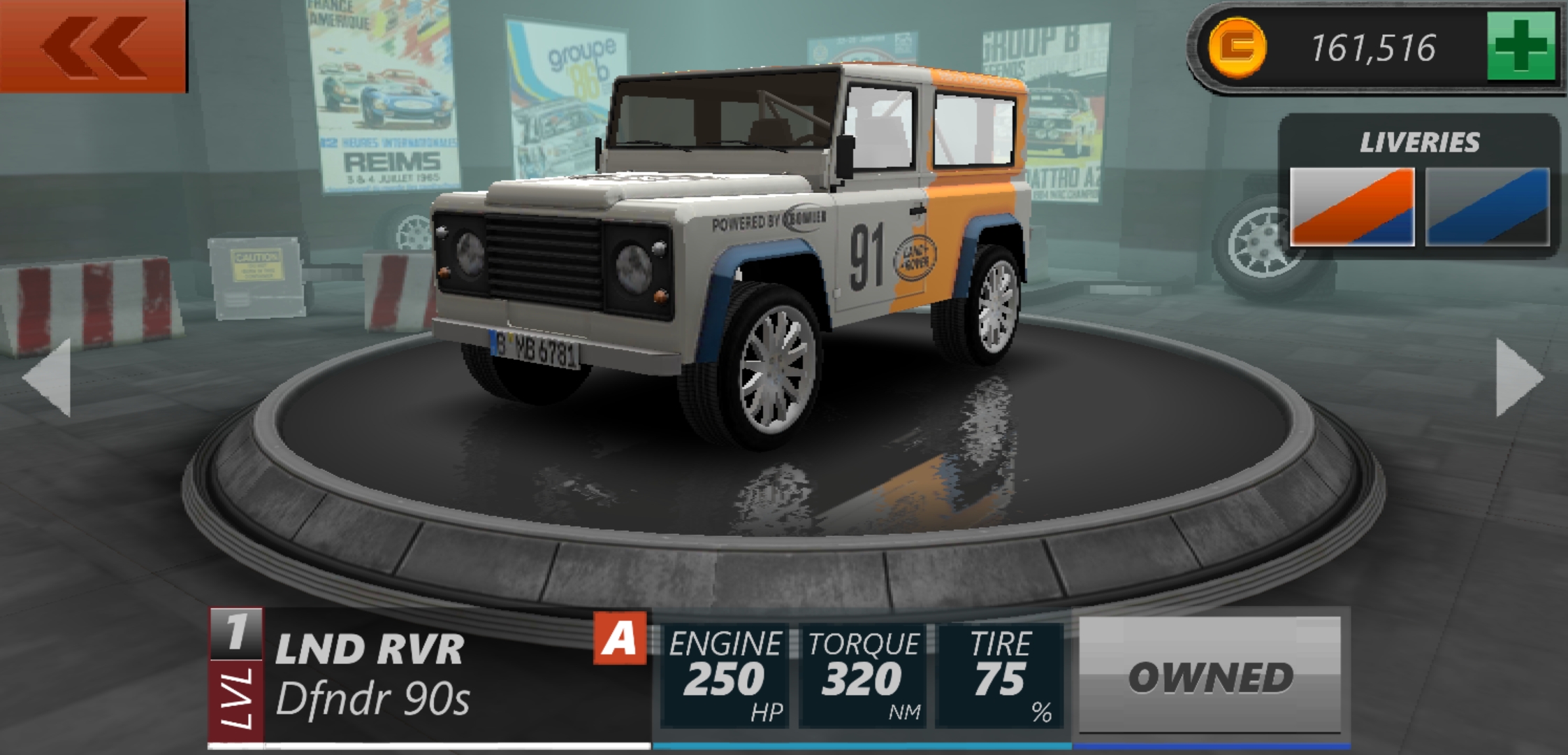Choose the blue and black livery
1568x755 pixels.
[1487, 207]
